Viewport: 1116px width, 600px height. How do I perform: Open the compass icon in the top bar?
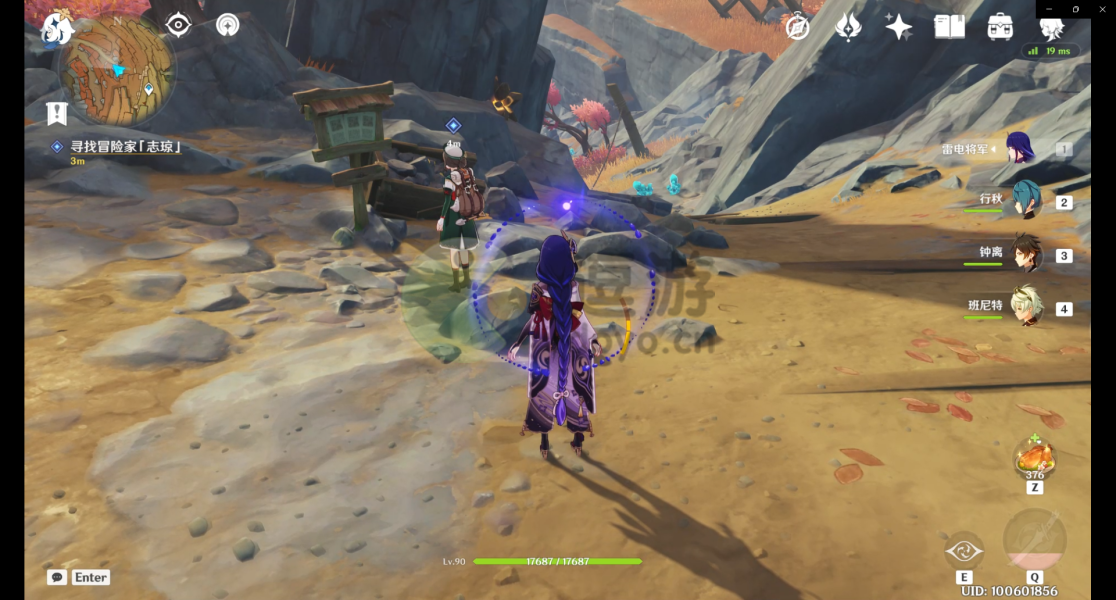pyautogui.click(x=797, y=27)
